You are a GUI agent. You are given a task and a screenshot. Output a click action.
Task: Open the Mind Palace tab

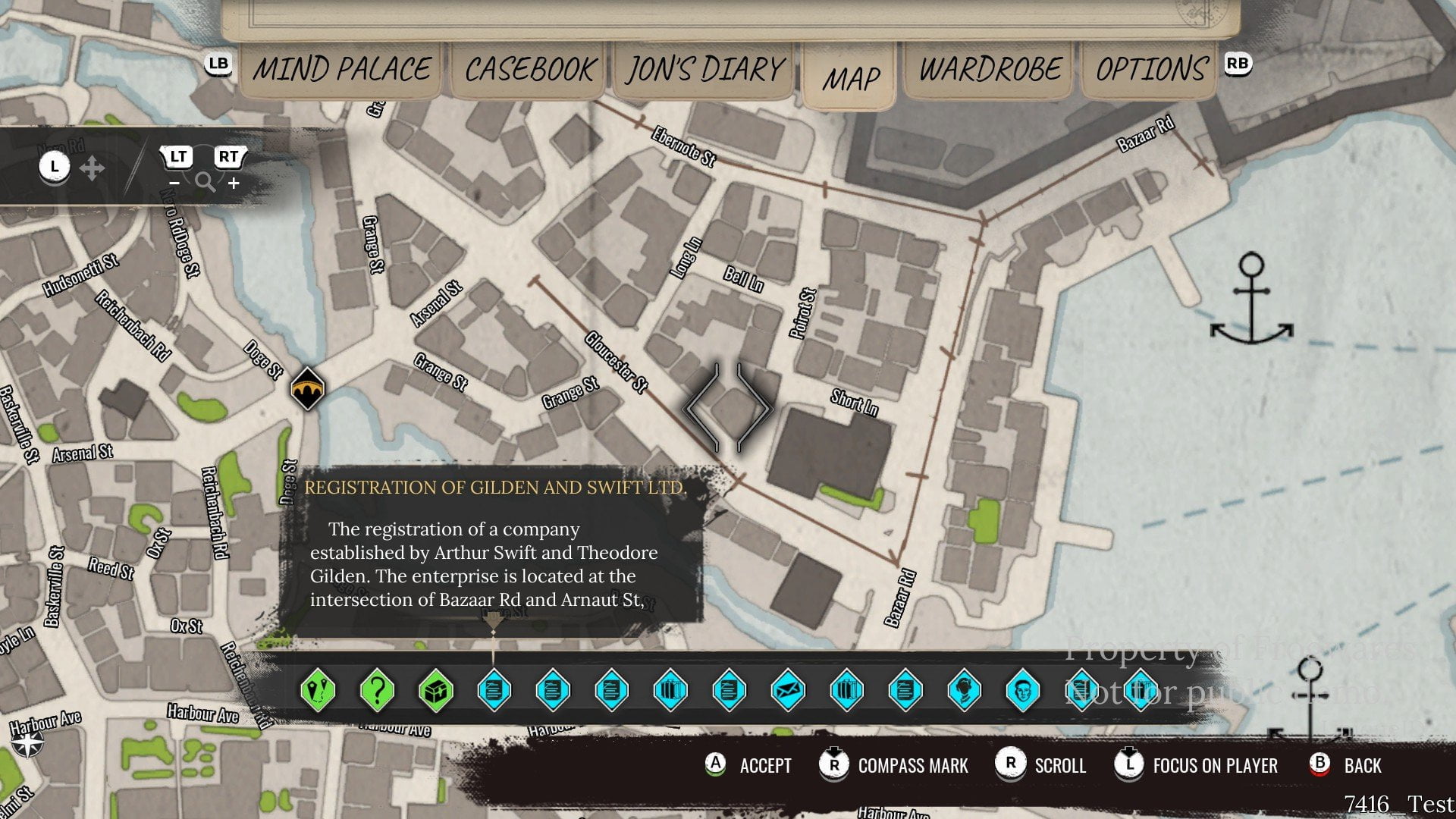coord(341,70)
